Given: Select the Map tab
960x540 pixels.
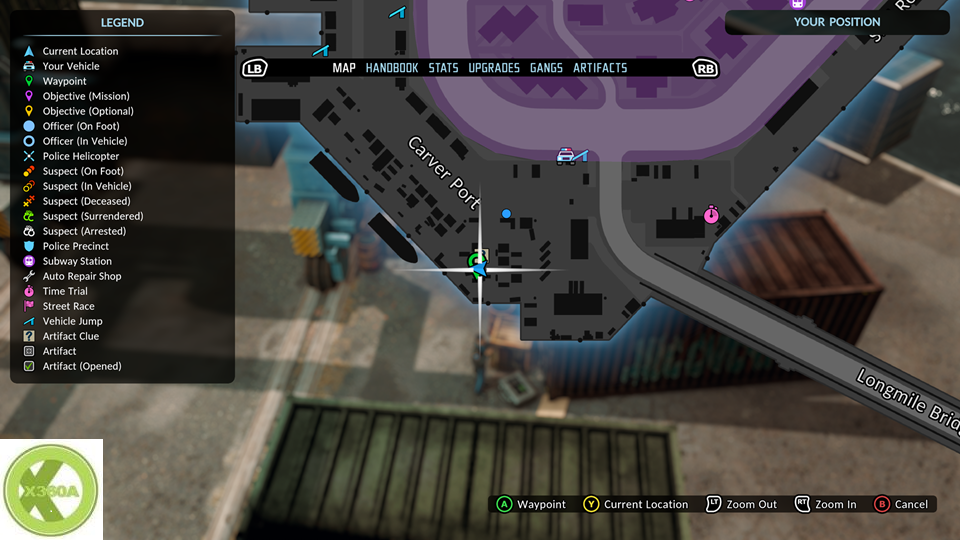Looking at the screenshot, I should coord(344,68).
